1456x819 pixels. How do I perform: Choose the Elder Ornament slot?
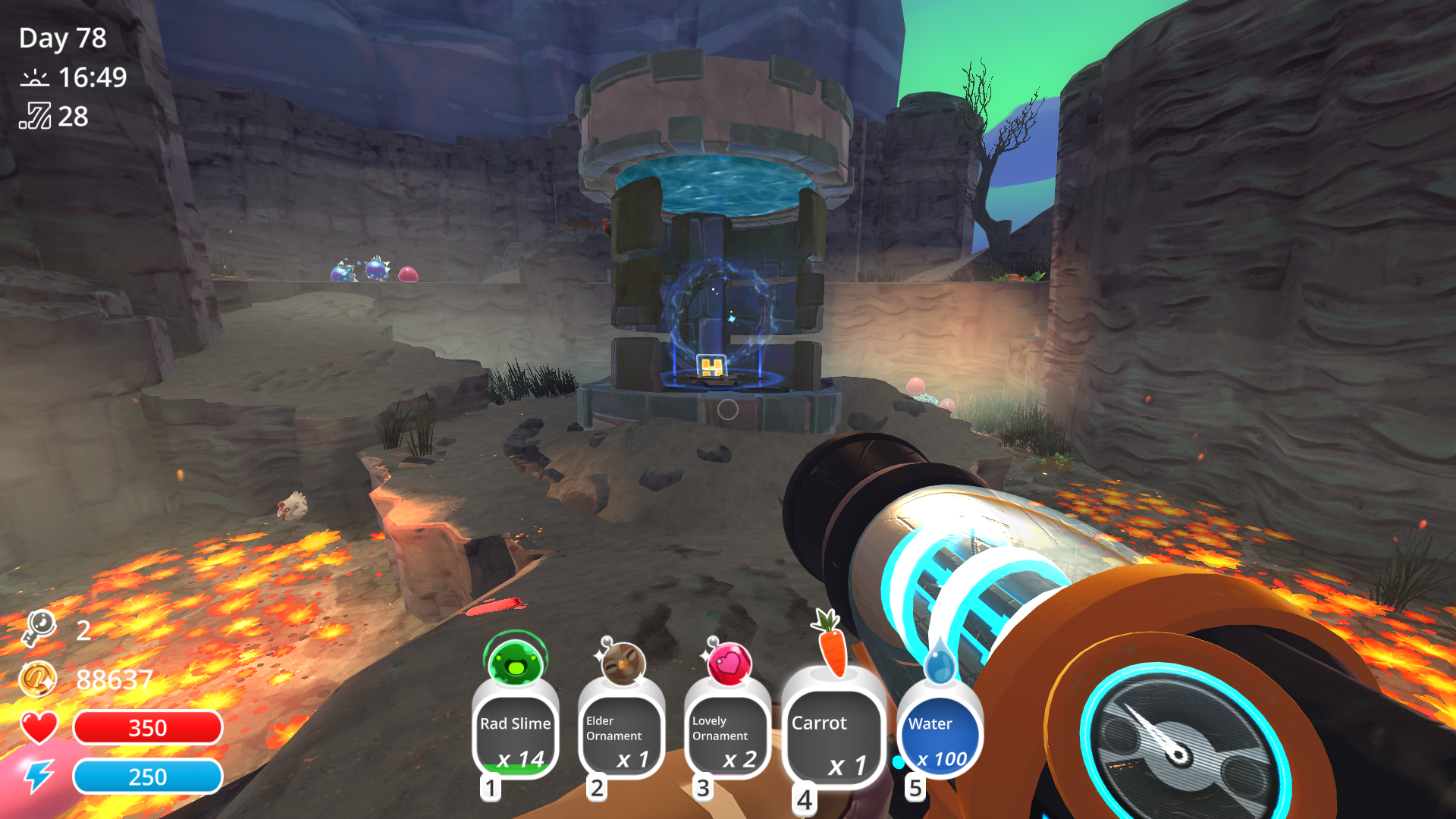(621, 736)
